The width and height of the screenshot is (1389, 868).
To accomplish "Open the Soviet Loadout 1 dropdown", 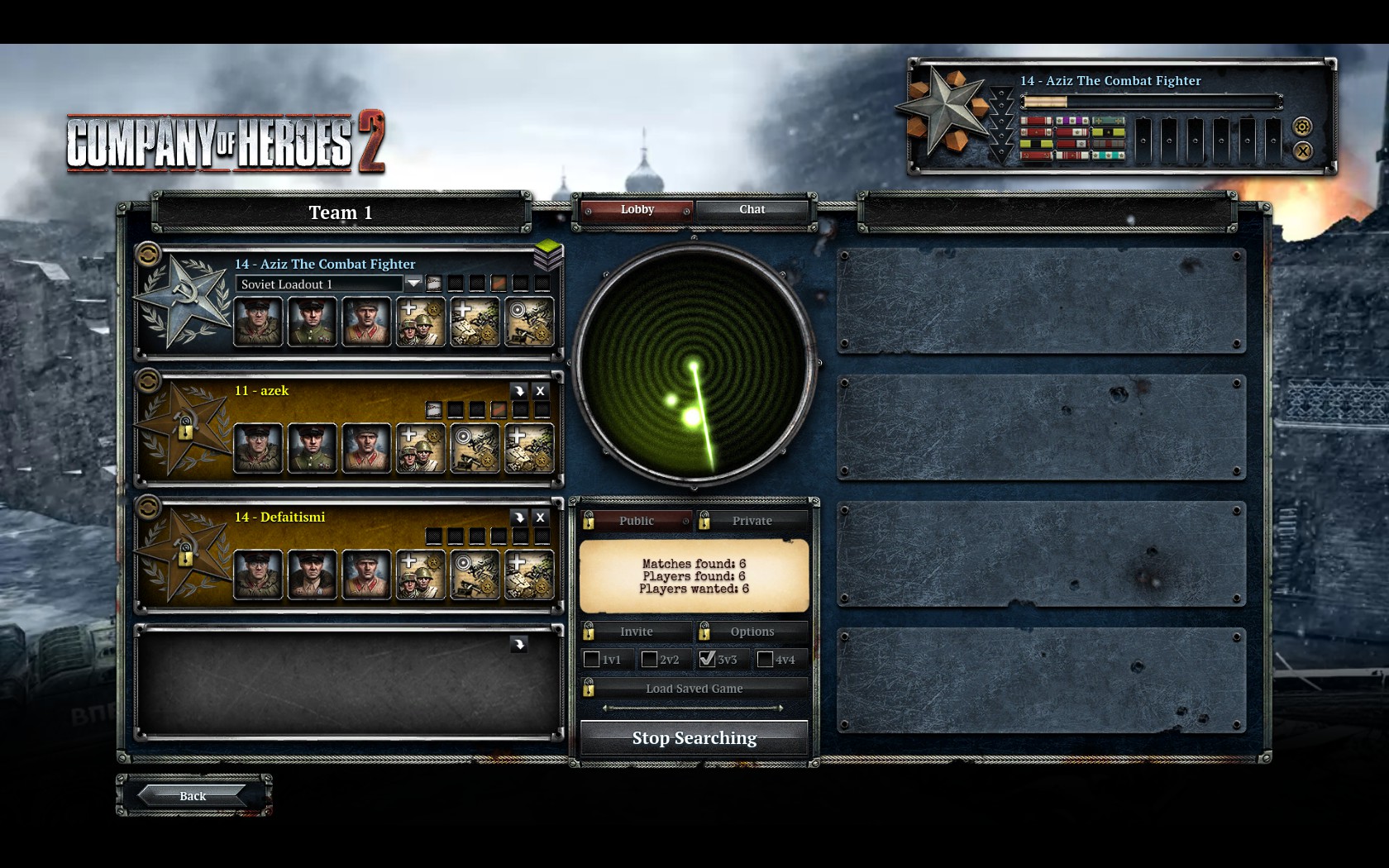I will point(413,284).
